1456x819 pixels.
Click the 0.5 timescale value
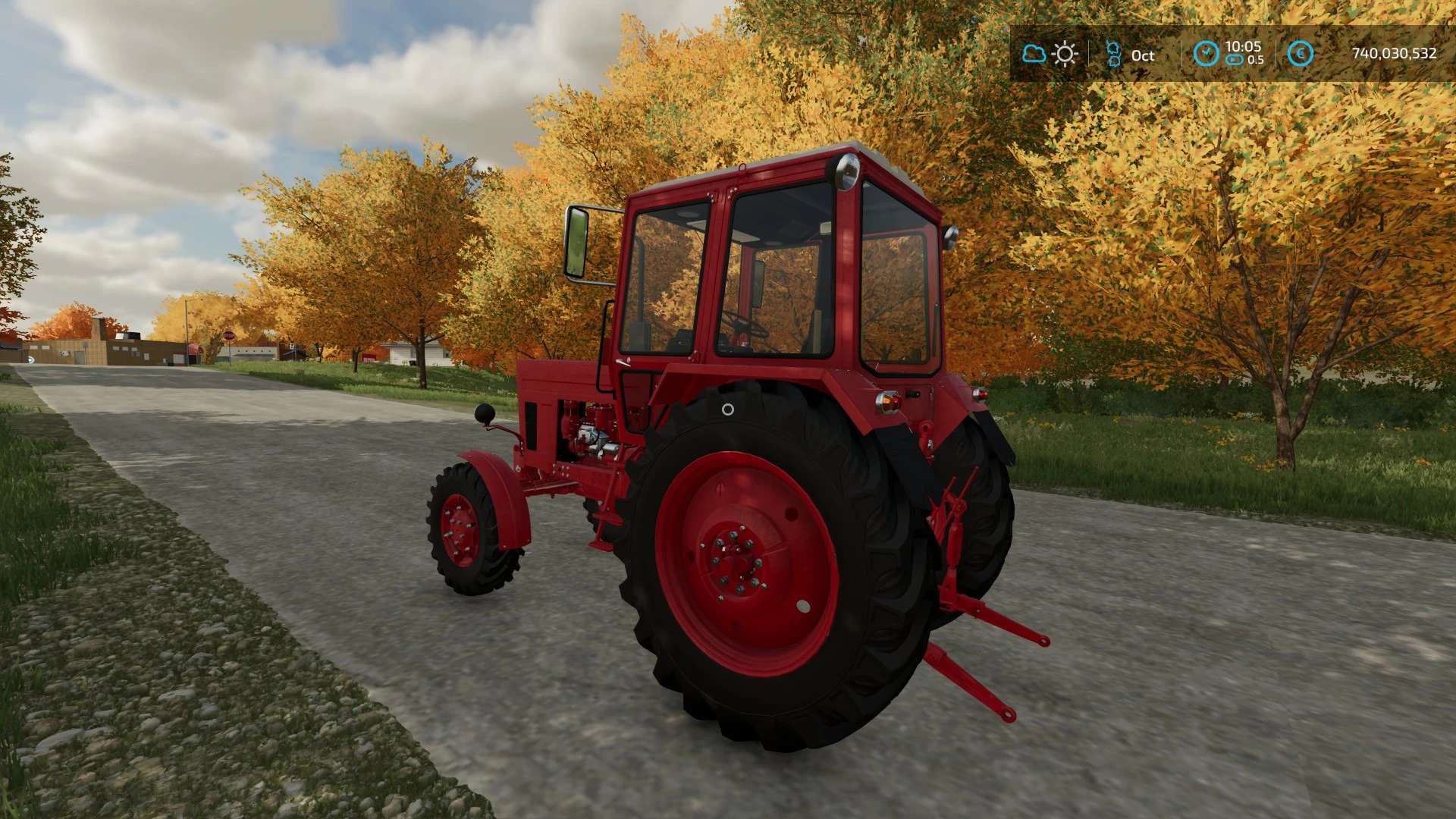[x=1257, y=58]
